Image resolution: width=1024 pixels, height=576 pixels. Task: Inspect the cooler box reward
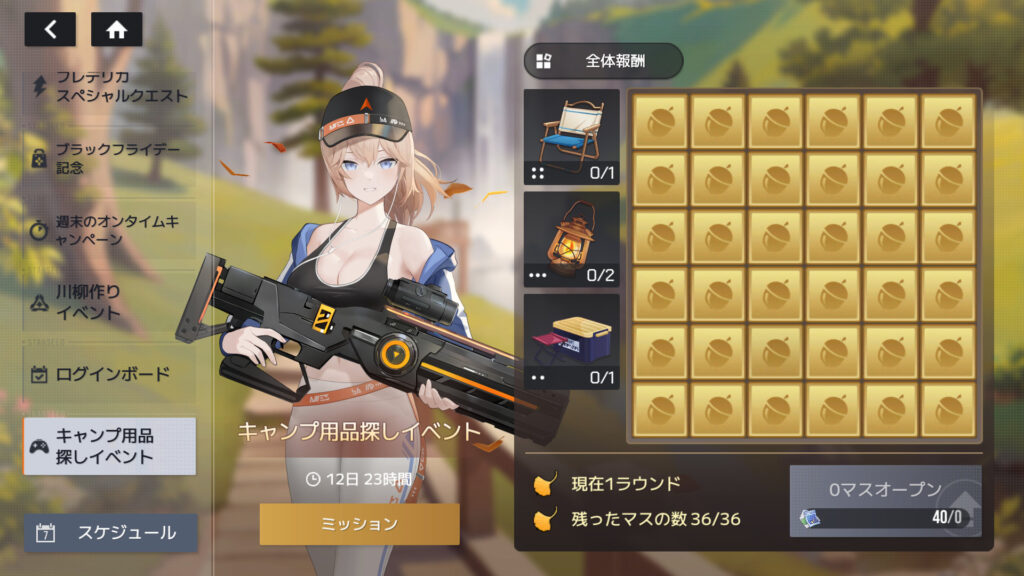pos(572,341)
